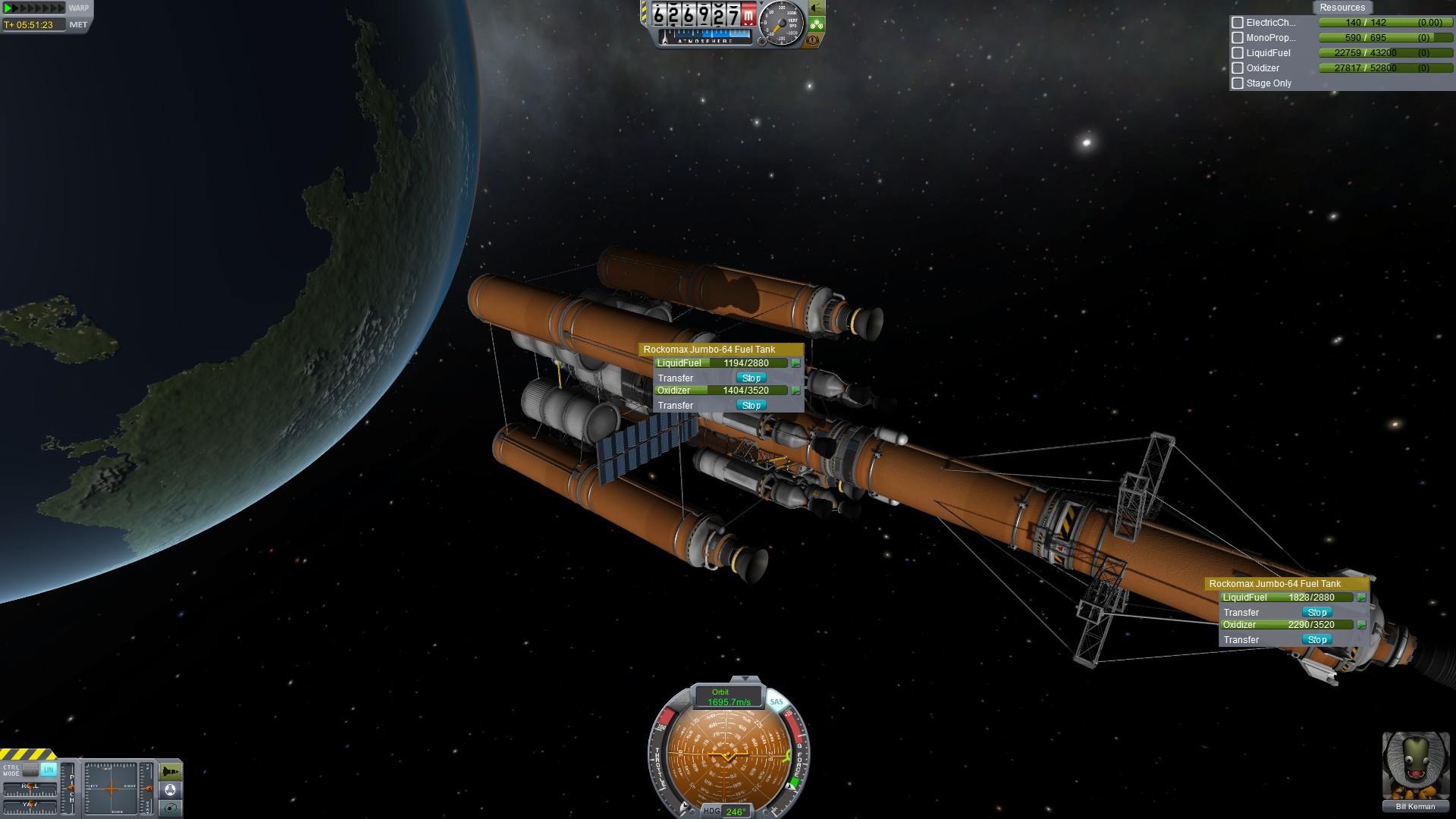Switch control mode to ROT
The width and height of the screenshot is (1456, 819).
(30, 770)
